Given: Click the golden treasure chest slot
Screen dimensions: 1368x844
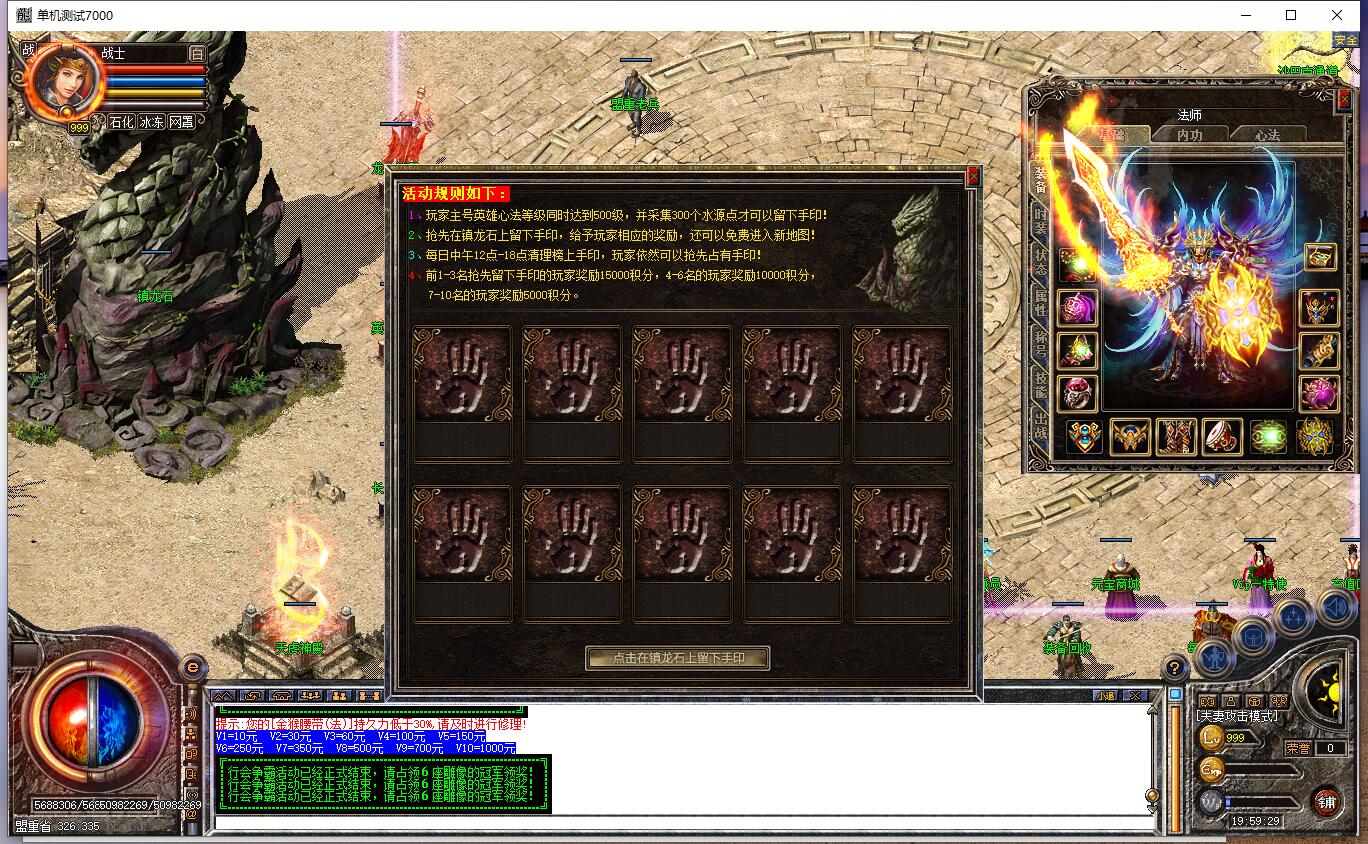Looking at the screenshot, I should point(1319,257).
